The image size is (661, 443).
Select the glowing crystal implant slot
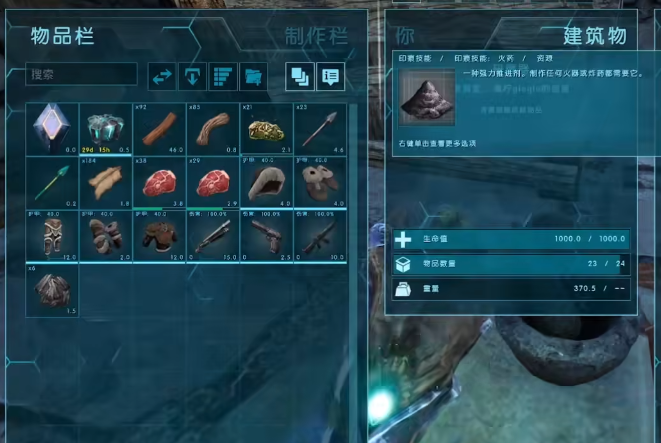click(52, 128)
